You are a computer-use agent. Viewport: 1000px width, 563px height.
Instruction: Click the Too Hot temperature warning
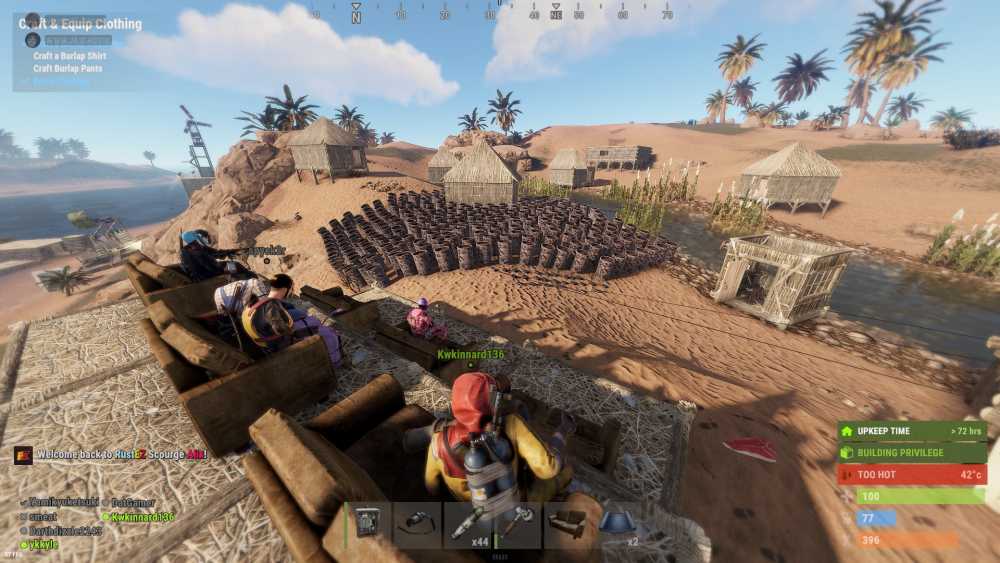pos(911,474)
